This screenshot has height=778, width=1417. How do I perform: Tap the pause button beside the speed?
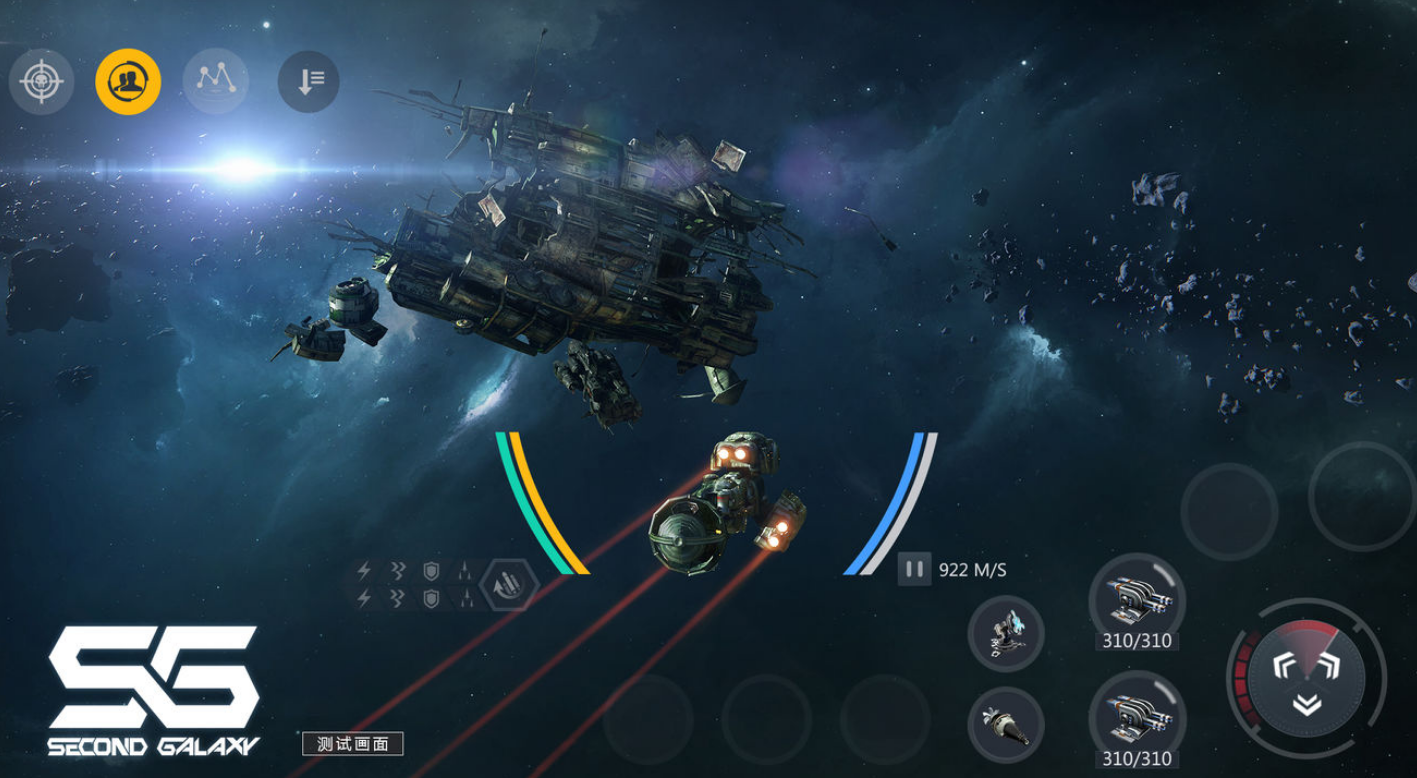(x=914, y=569)
